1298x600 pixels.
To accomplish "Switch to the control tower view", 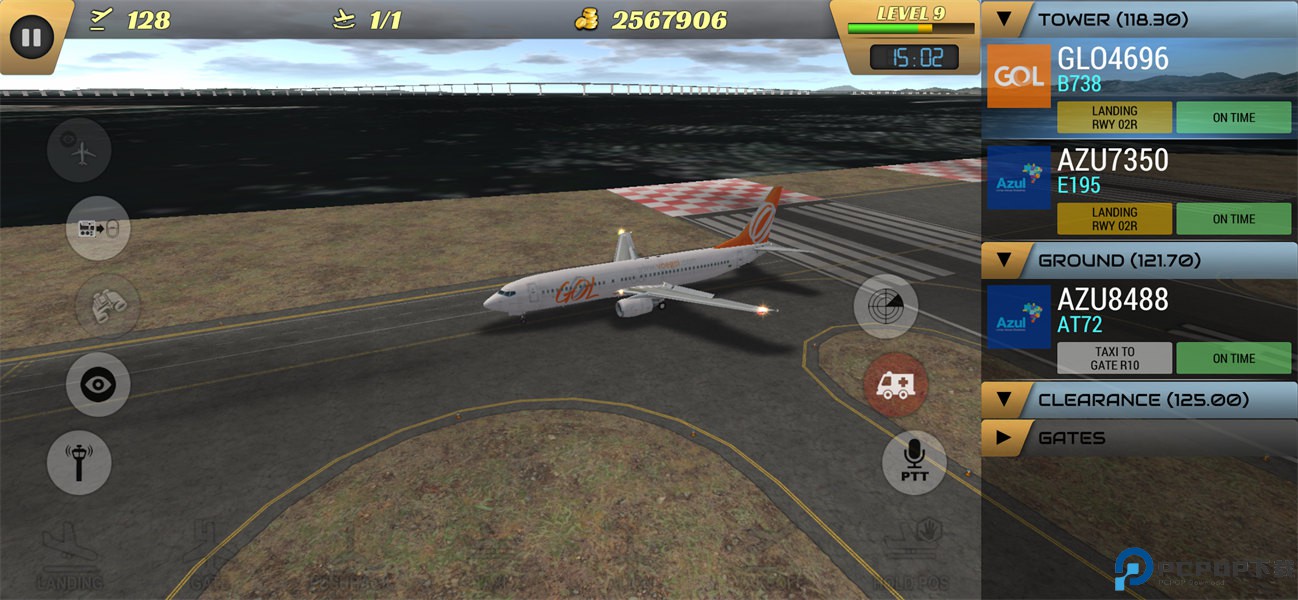I will tap(79, 463).
